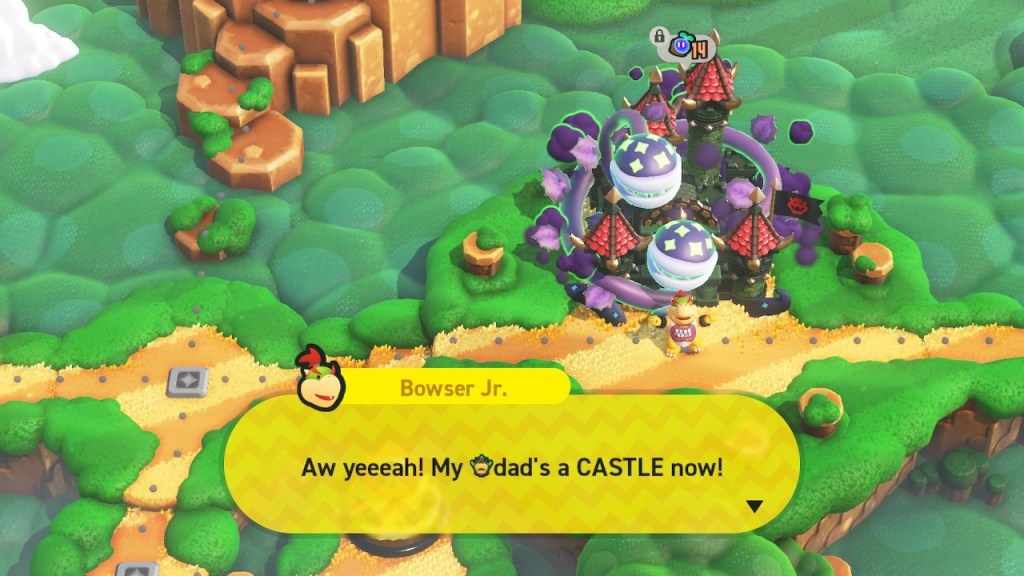Select the locked castle Wonder Seed requirement bubble

(x=686, y=46)
